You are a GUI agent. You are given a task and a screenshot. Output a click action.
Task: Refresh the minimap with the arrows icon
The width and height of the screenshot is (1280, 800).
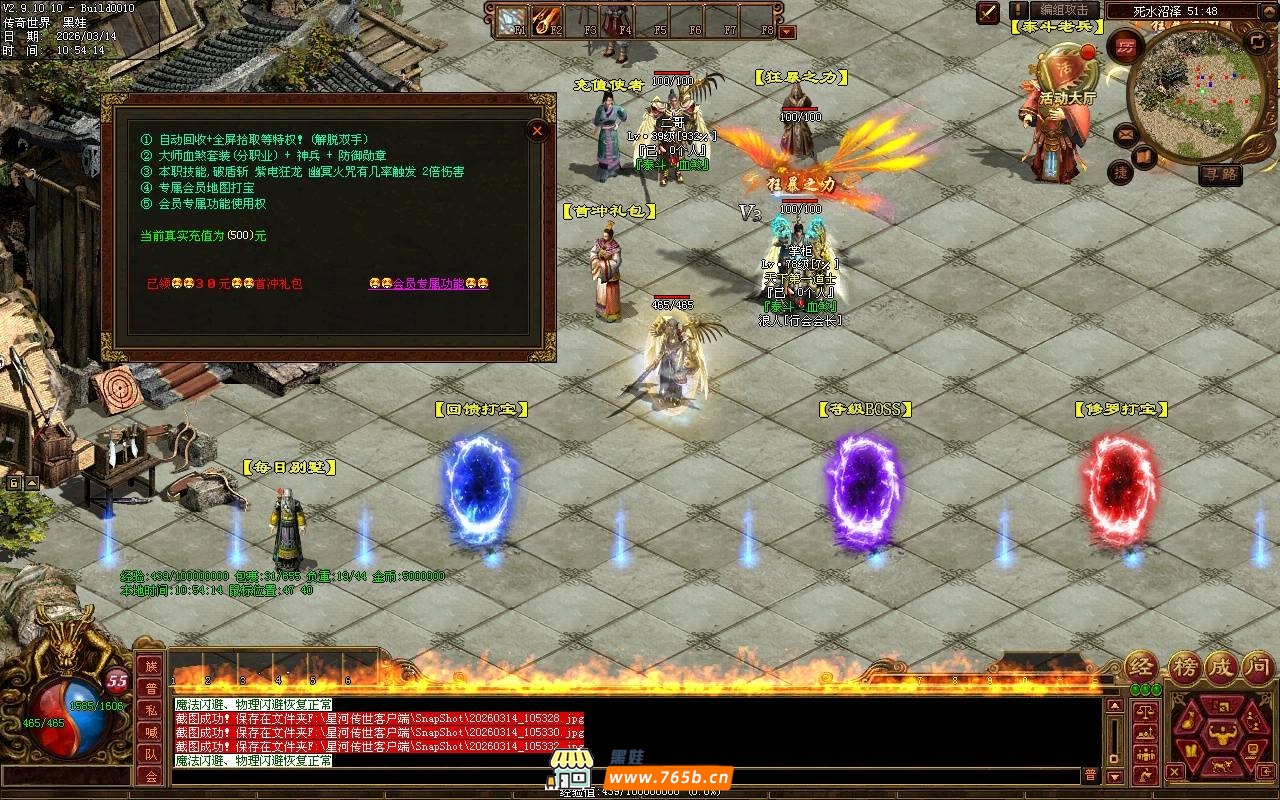(x=1257, y=41)
